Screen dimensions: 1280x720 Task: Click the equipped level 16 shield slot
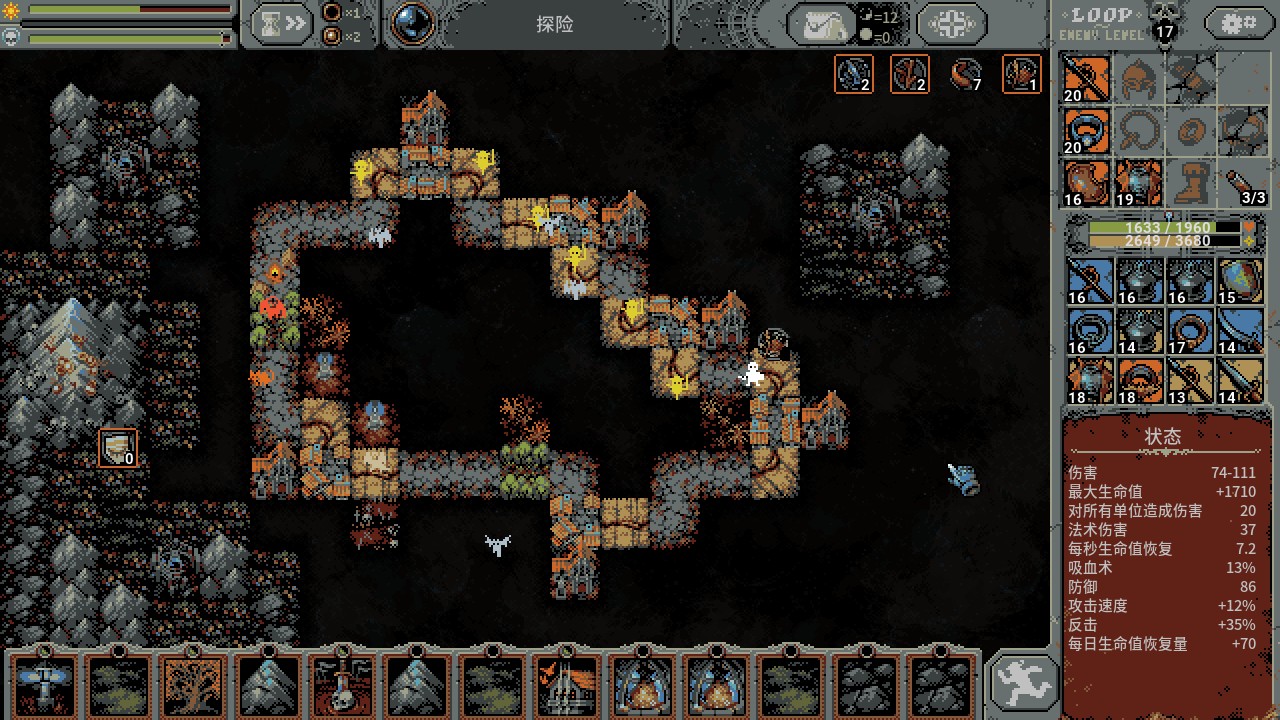point(1086,183)
